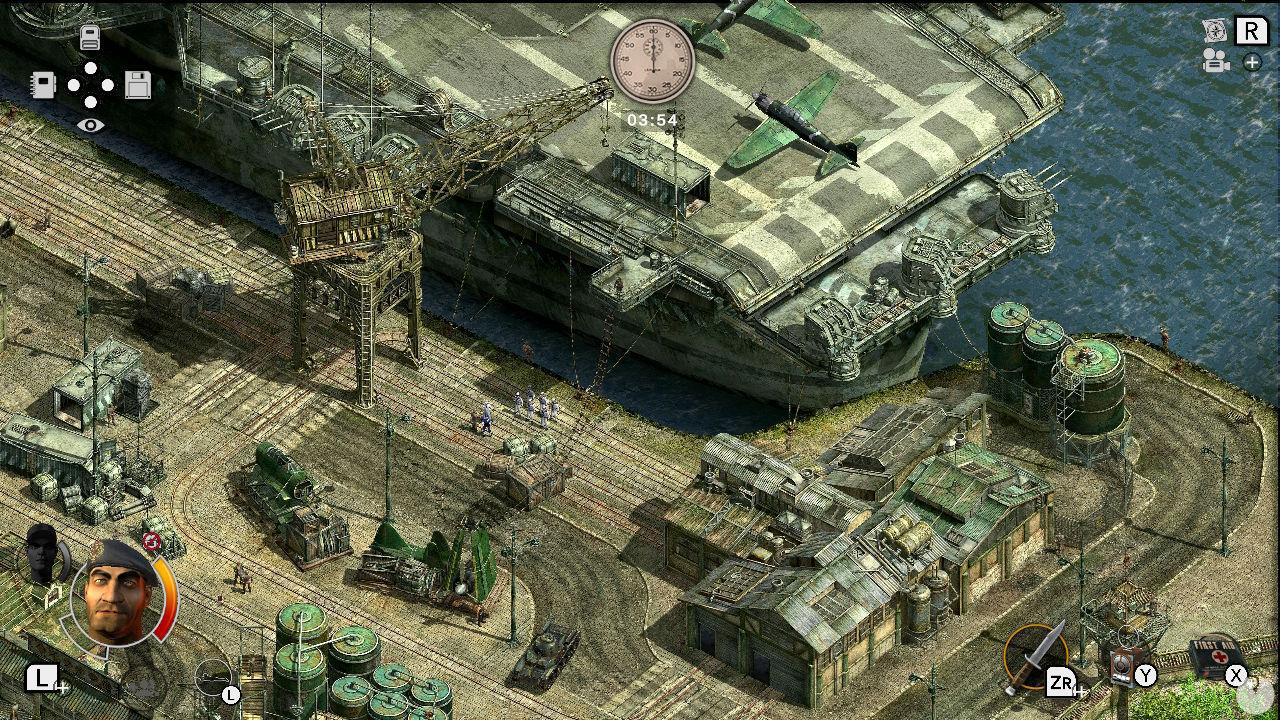1280x720 pixels.
Task: Toggle the eye visibility icon below the D-pad
Action: click(x=92, y=124)
